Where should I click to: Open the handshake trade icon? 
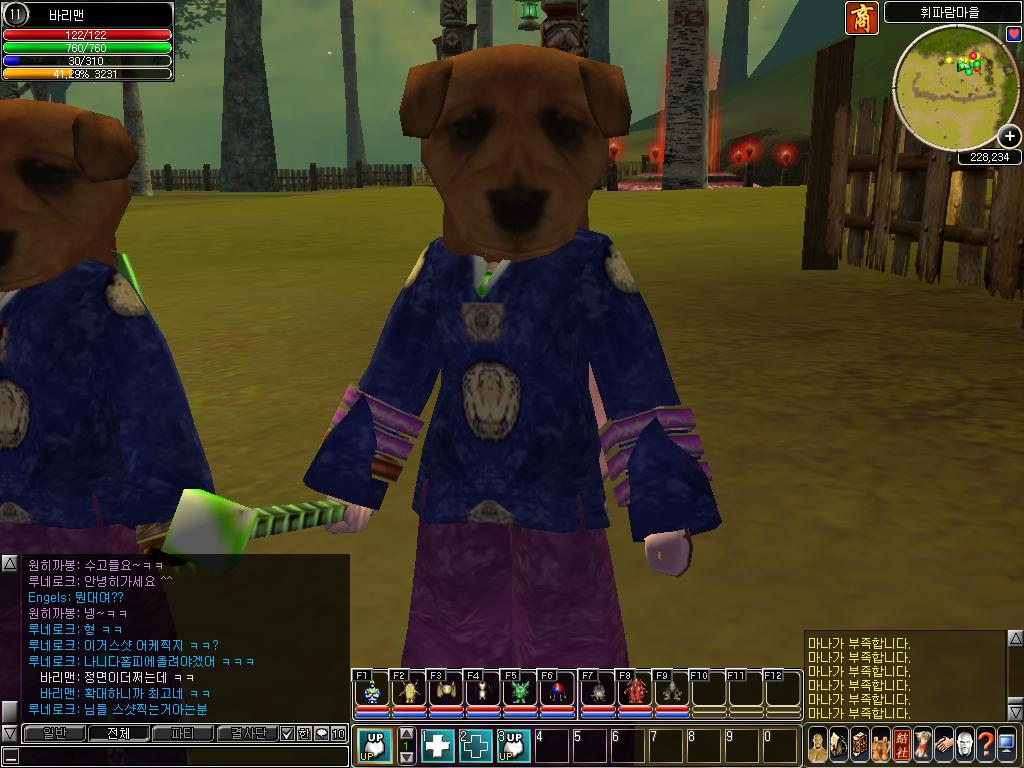pyautogui.click(x=943, y=745)
